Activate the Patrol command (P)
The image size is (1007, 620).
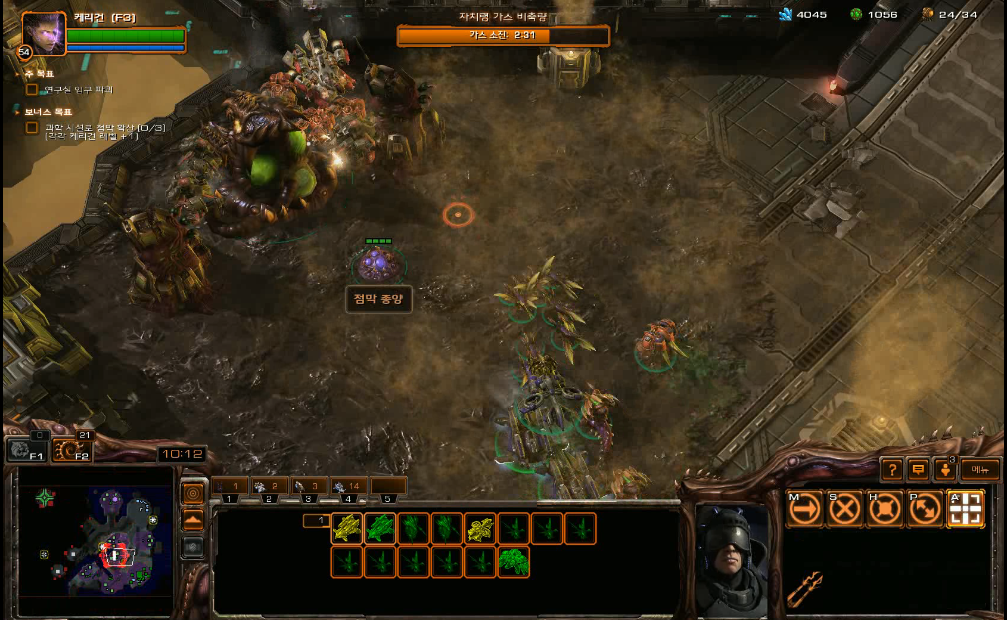click(925, 509)
